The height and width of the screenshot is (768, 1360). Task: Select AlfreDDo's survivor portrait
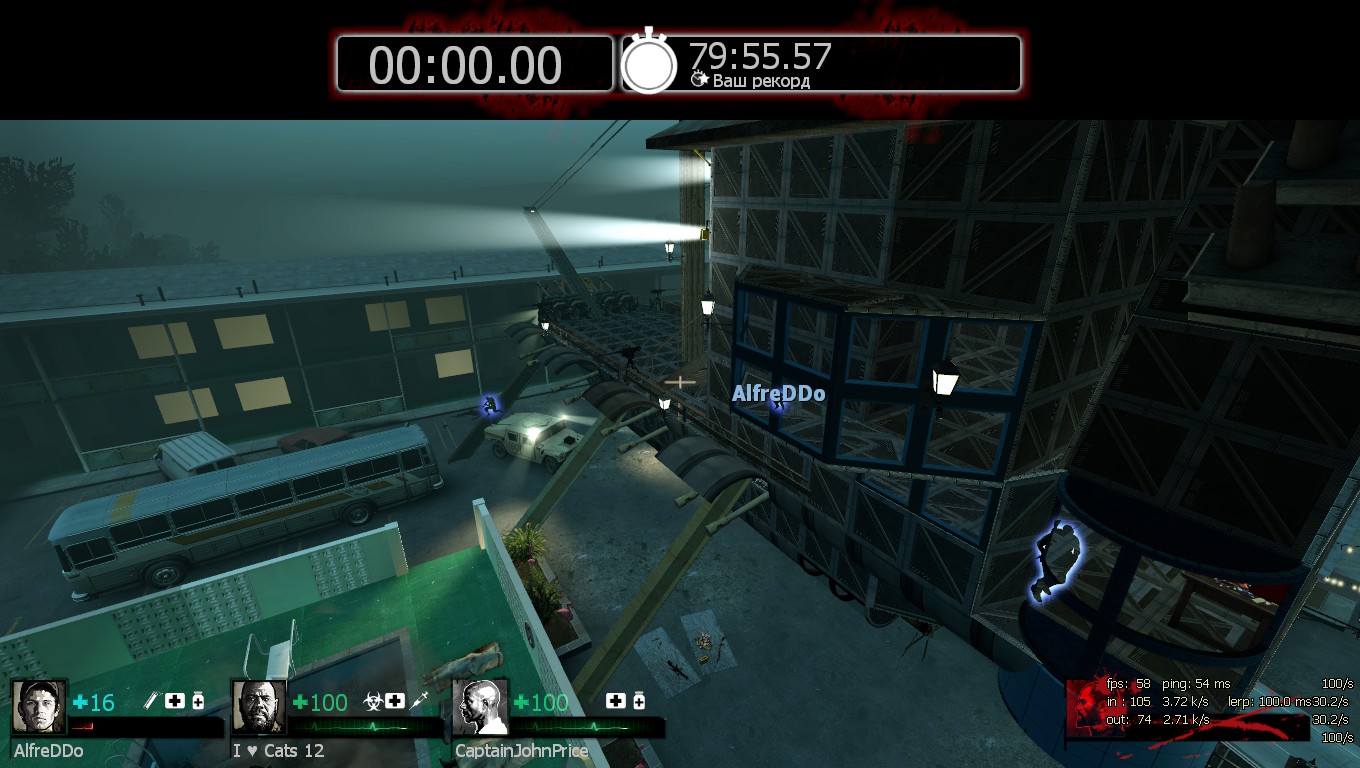pos(39,707)
